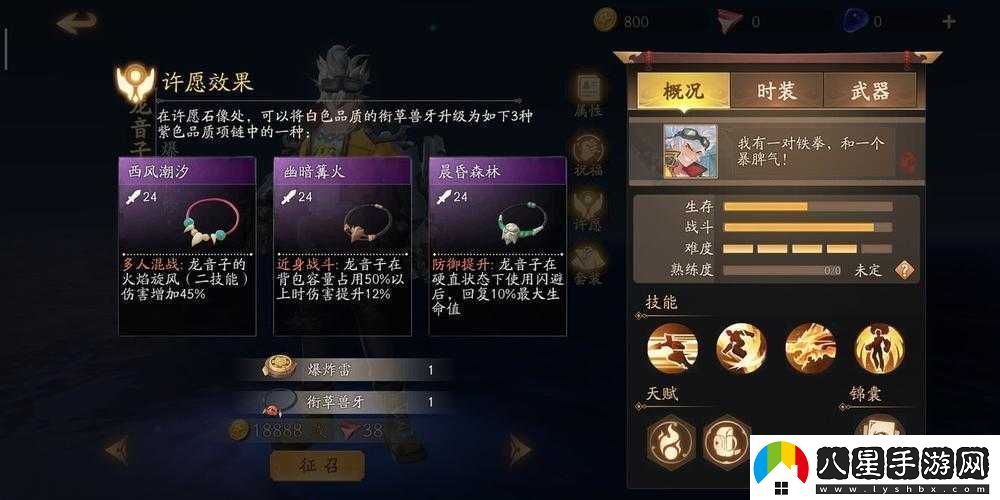The image size is (1000, 500).
Task: Switch to the 许愿 side tab
Action: point(588,210)
